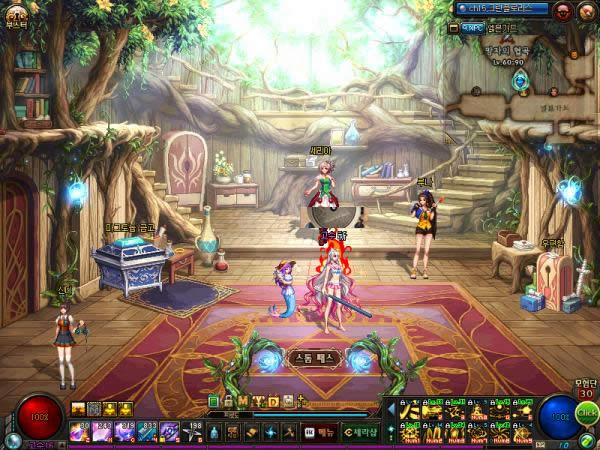Click the small square button left of NPC filter
This screenshot has height=450, width=600.
click(454, 27)
